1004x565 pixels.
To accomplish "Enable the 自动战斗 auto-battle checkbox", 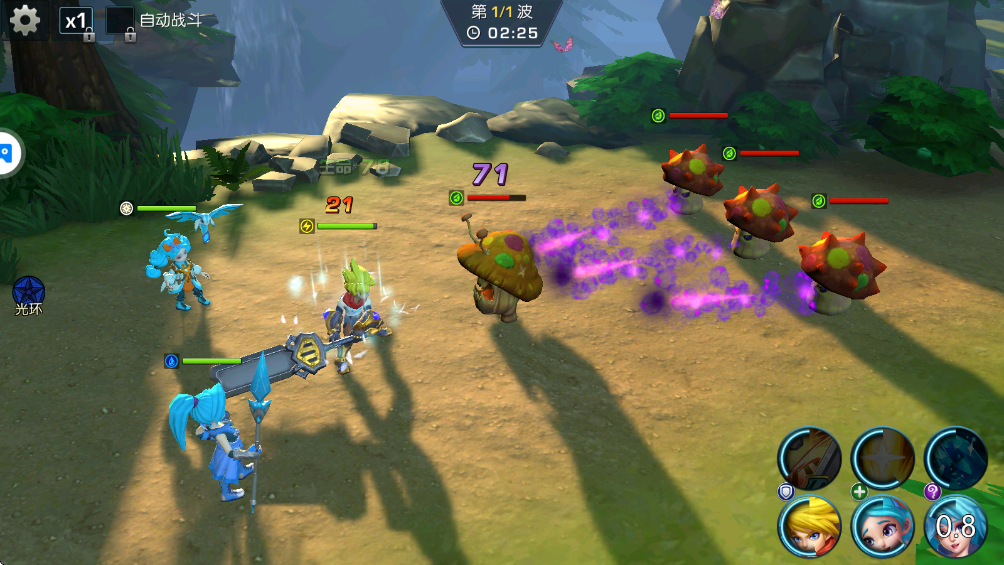I will pos(120,21).
